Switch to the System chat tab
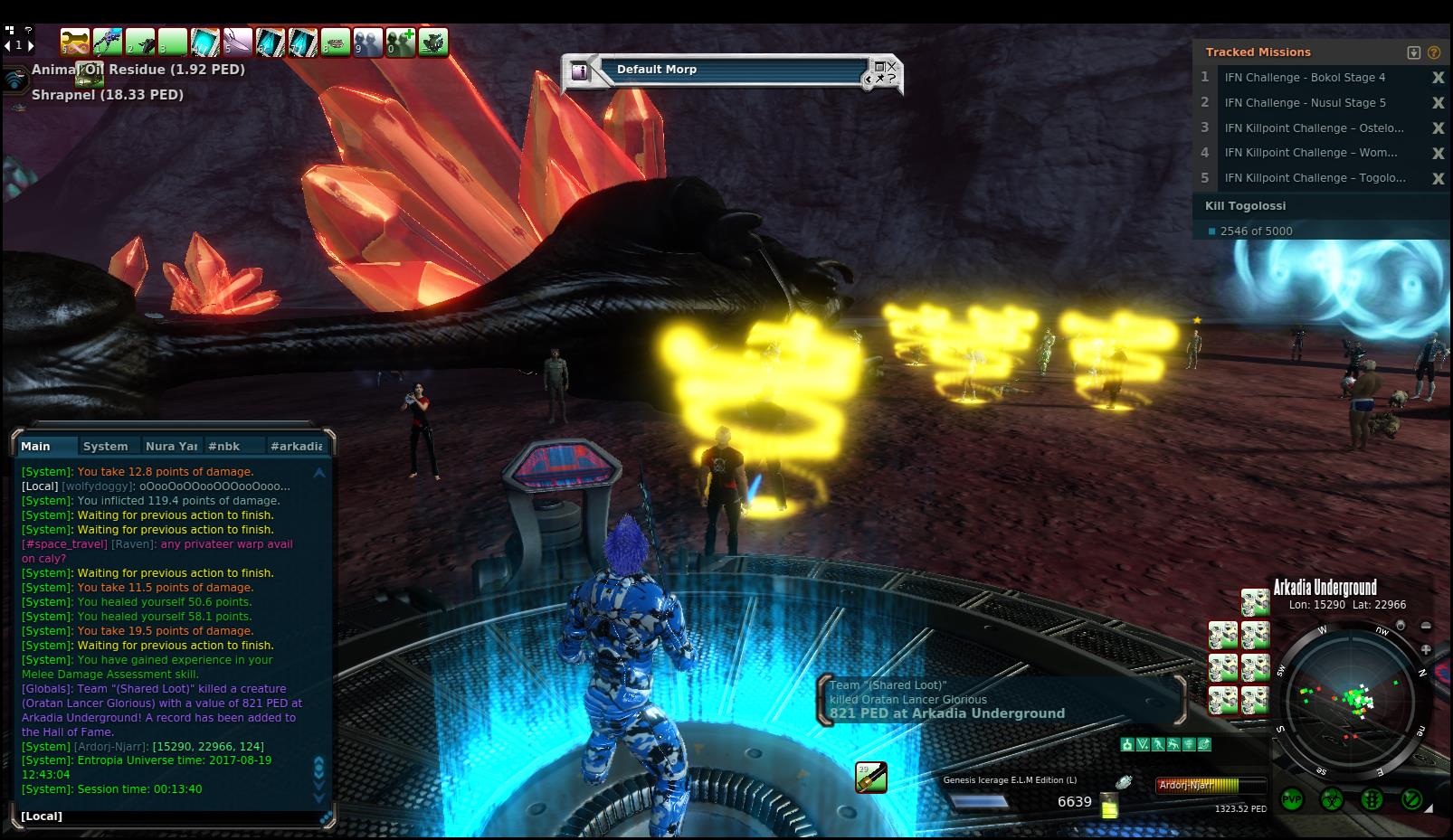Screen dimensions: 1453x840 tap(105, 446)
